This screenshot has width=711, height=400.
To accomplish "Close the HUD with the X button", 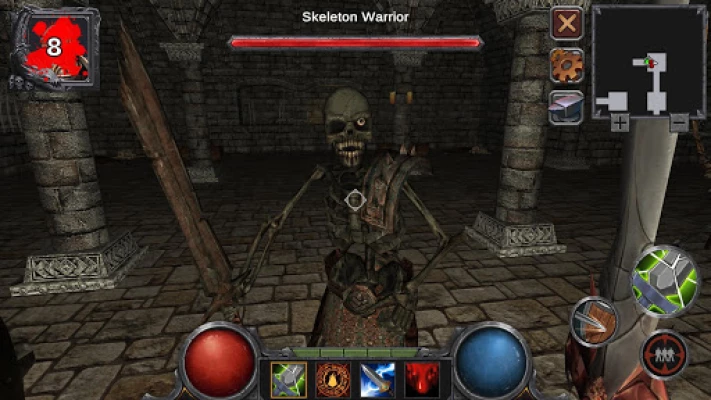I will tap(567, 23).
